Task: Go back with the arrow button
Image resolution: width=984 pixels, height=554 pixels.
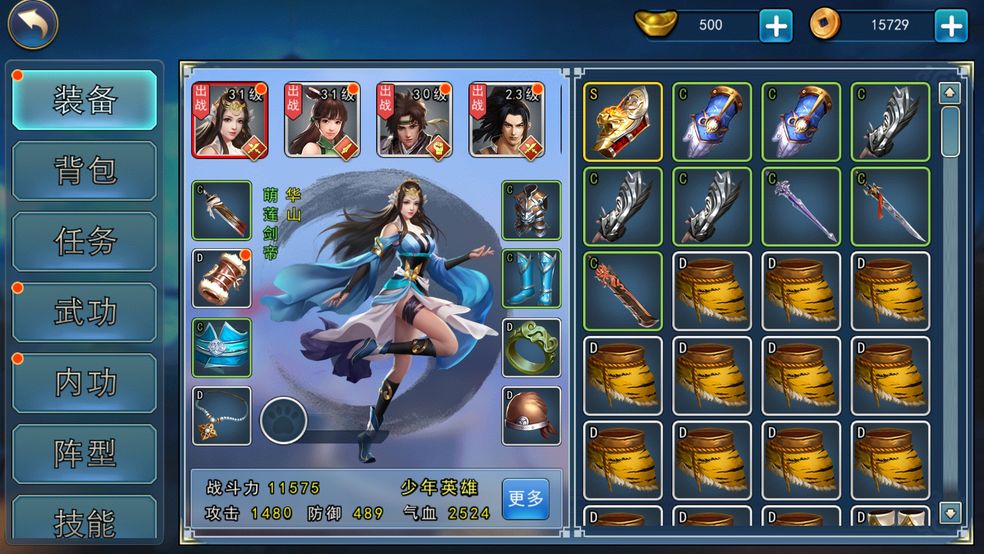Action: [33, 26]
